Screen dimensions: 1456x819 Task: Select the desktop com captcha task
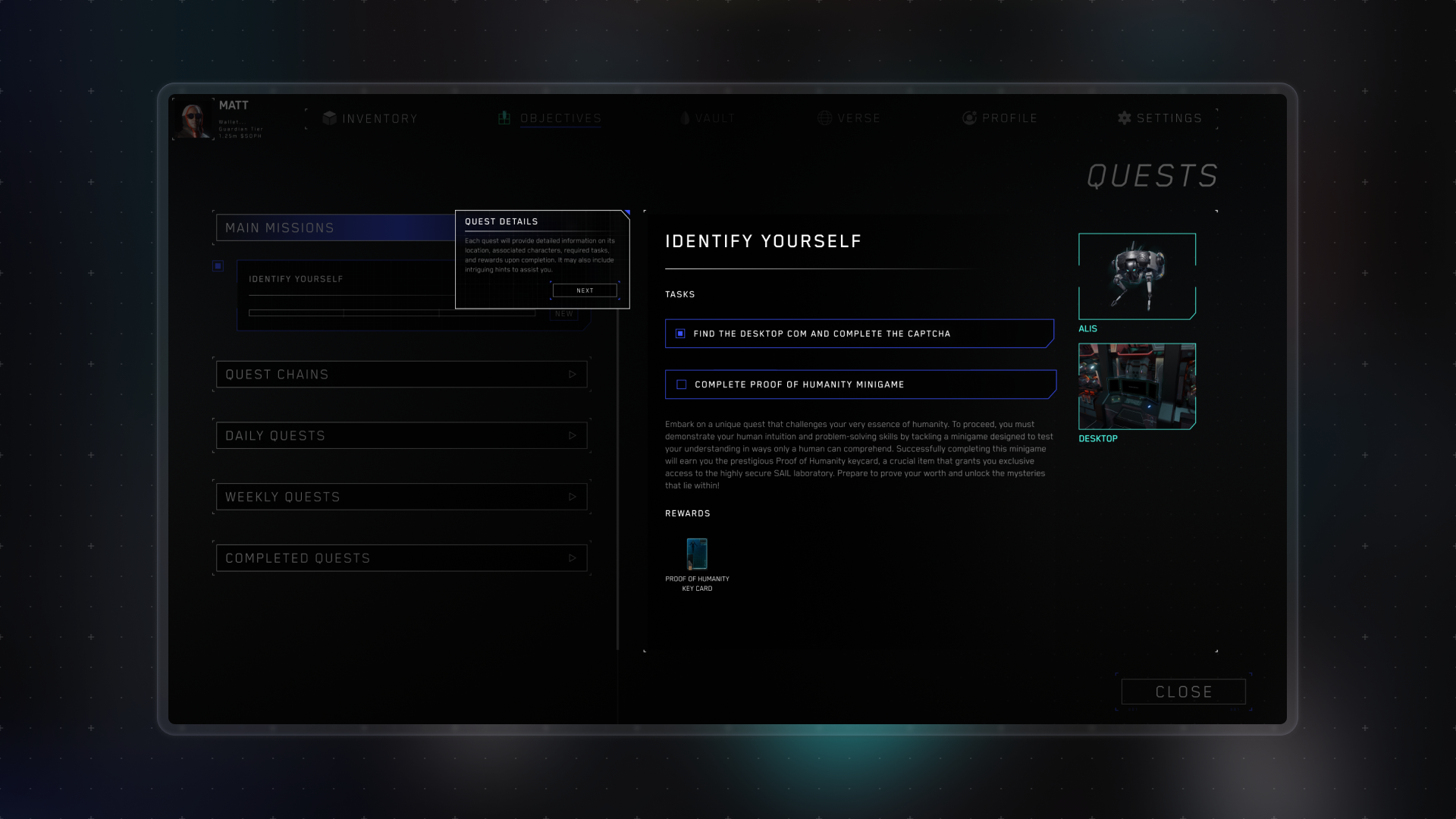(859, 334)
